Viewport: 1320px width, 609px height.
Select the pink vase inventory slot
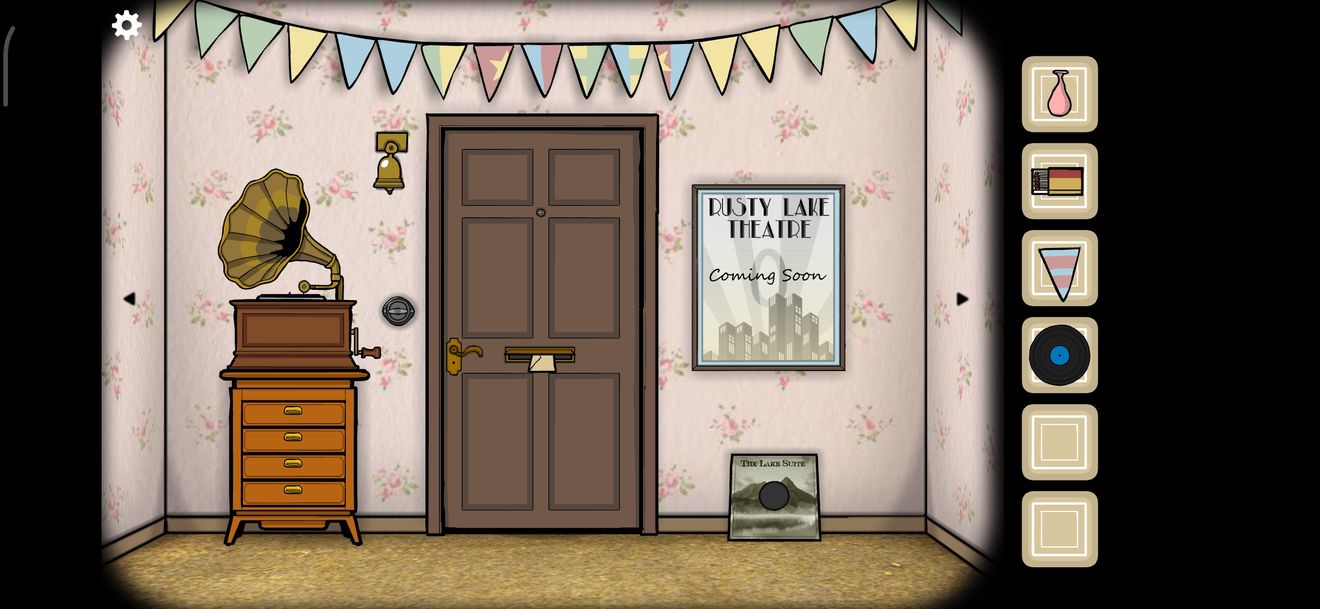point(1059,94)
